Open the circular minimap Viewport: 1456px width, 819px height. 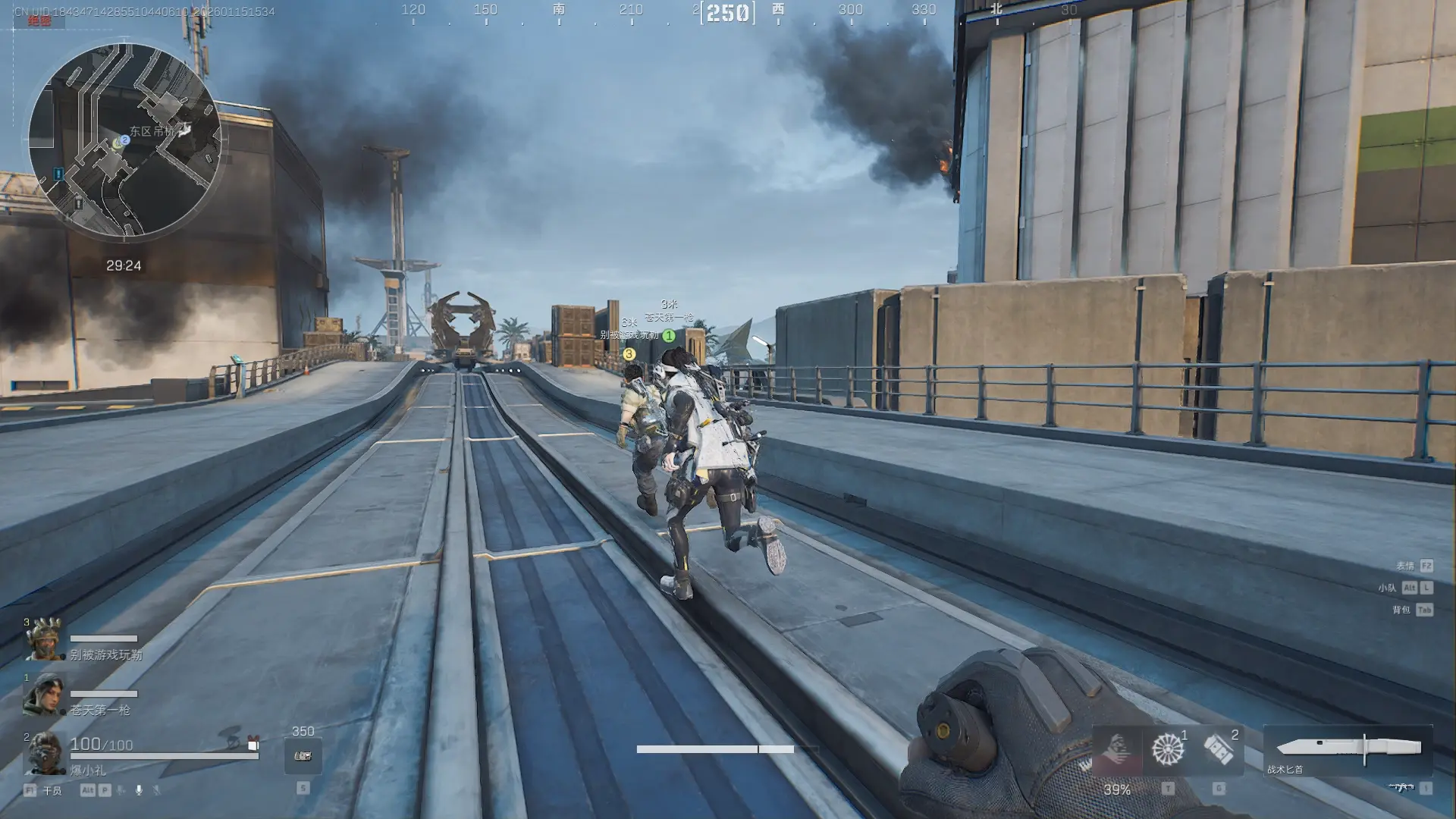[124, 140]
